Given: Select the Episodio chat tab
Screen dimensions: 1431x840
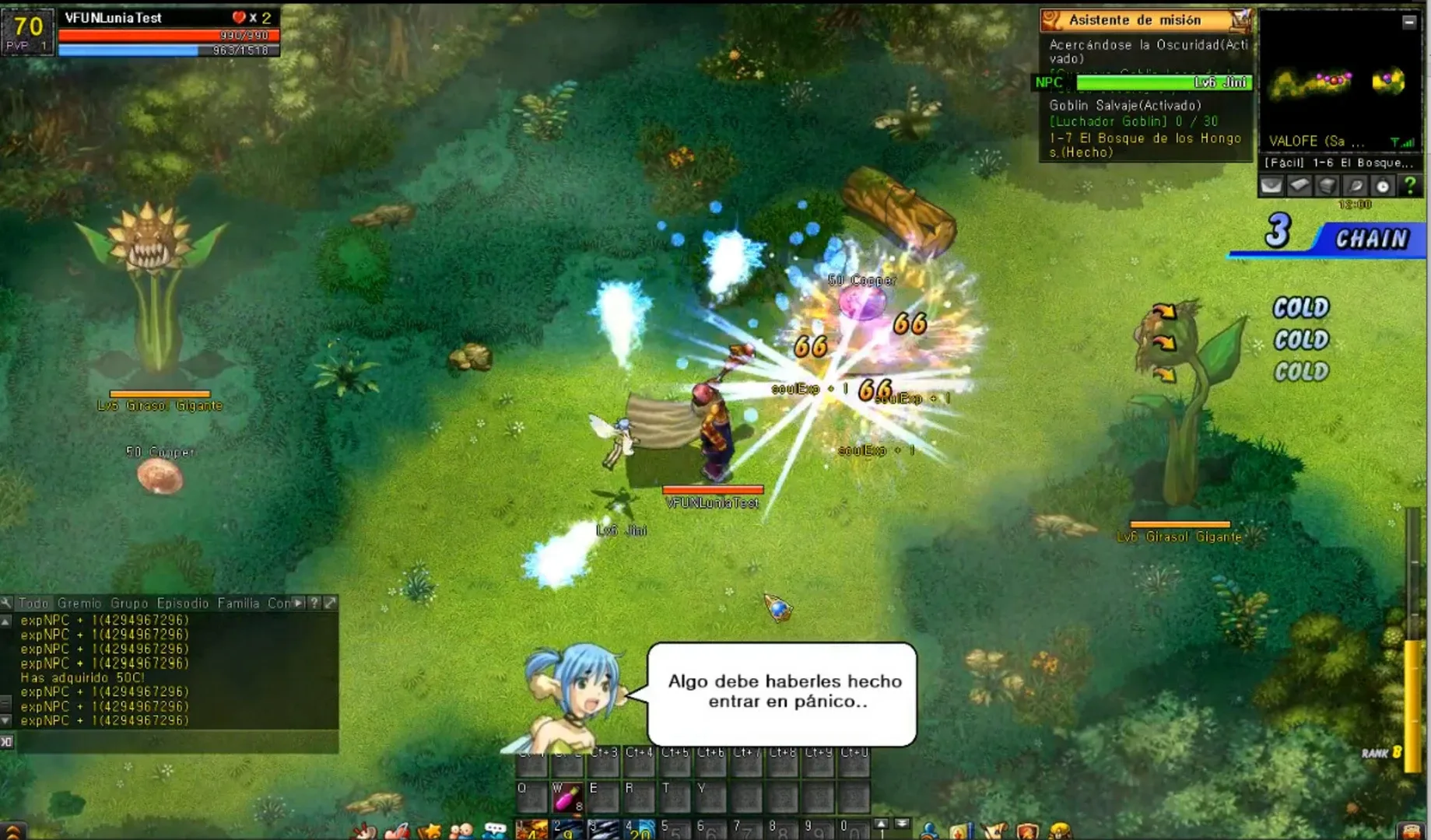Looking at the screenshot, I should click(182, 603).
